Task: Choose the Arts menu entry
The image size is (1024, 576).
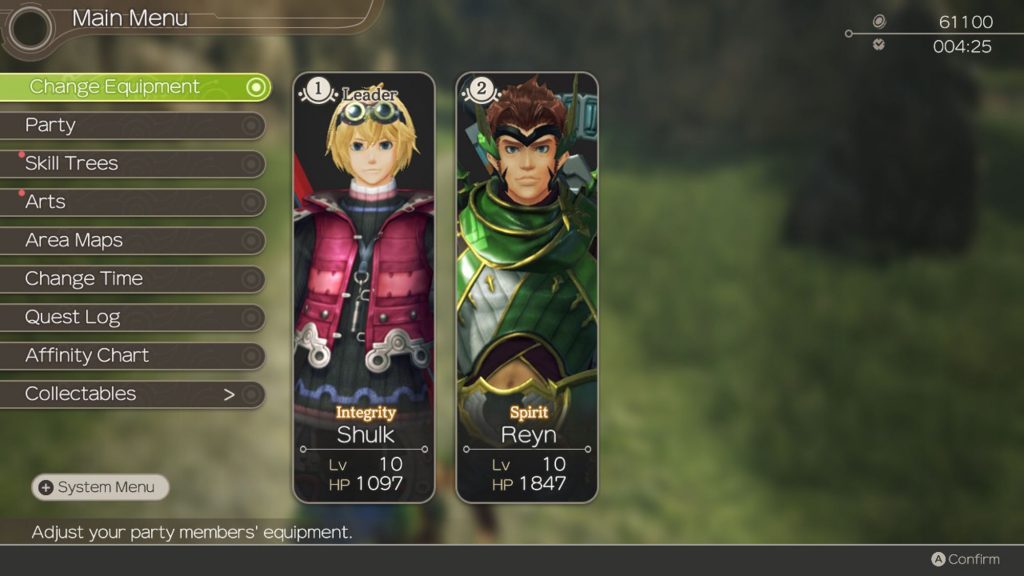Action: click(130, 202)
